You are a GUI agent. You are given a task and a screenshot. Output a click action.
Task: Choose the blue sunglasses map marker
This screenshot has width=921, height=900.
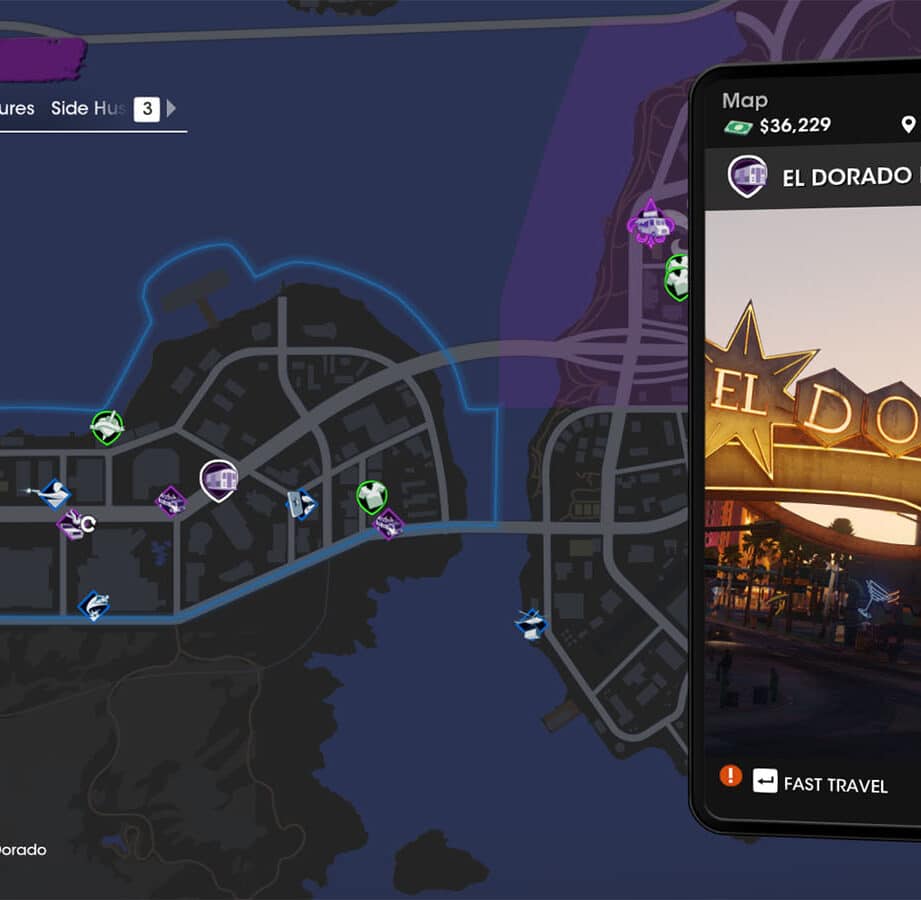point(532,626)
